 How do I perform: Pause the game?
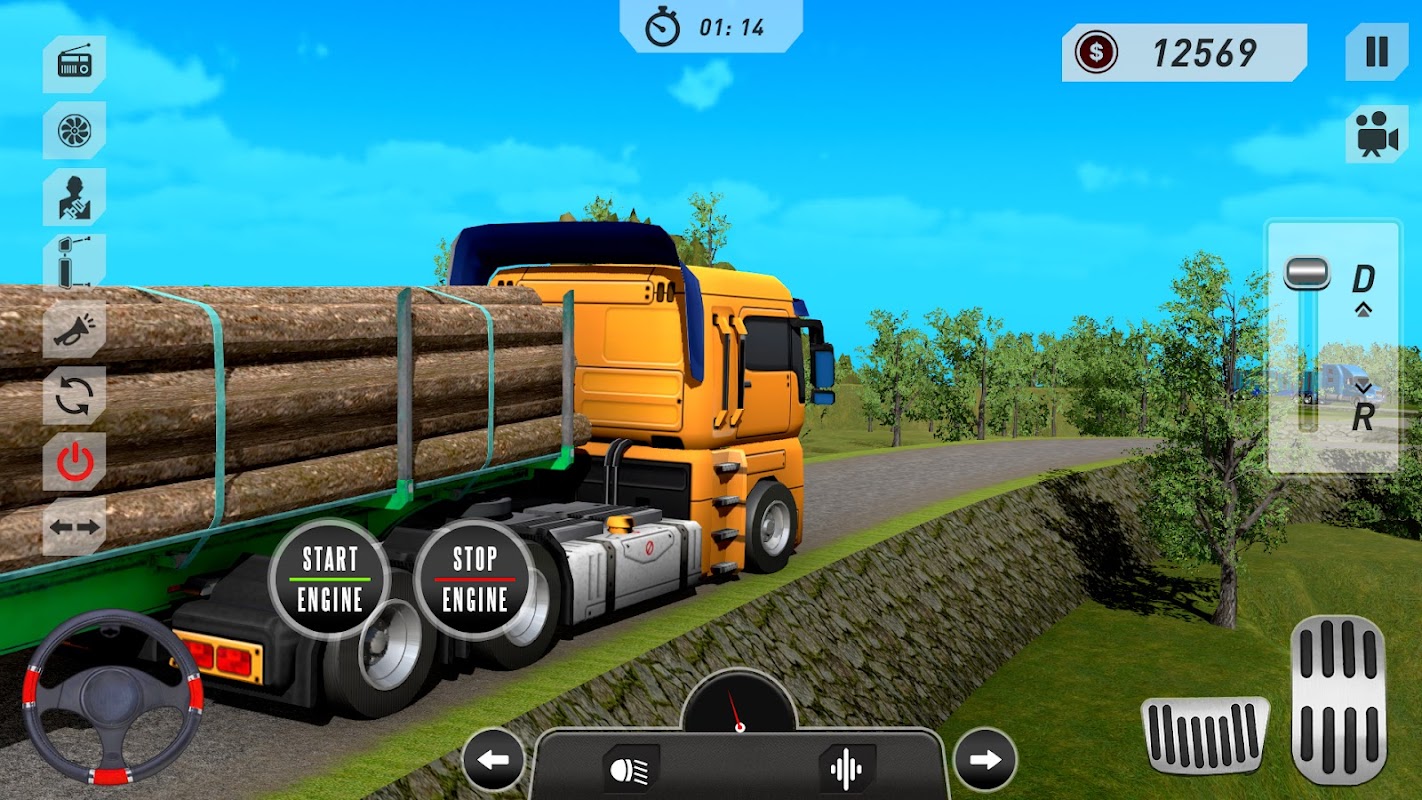click(1377, 52)
